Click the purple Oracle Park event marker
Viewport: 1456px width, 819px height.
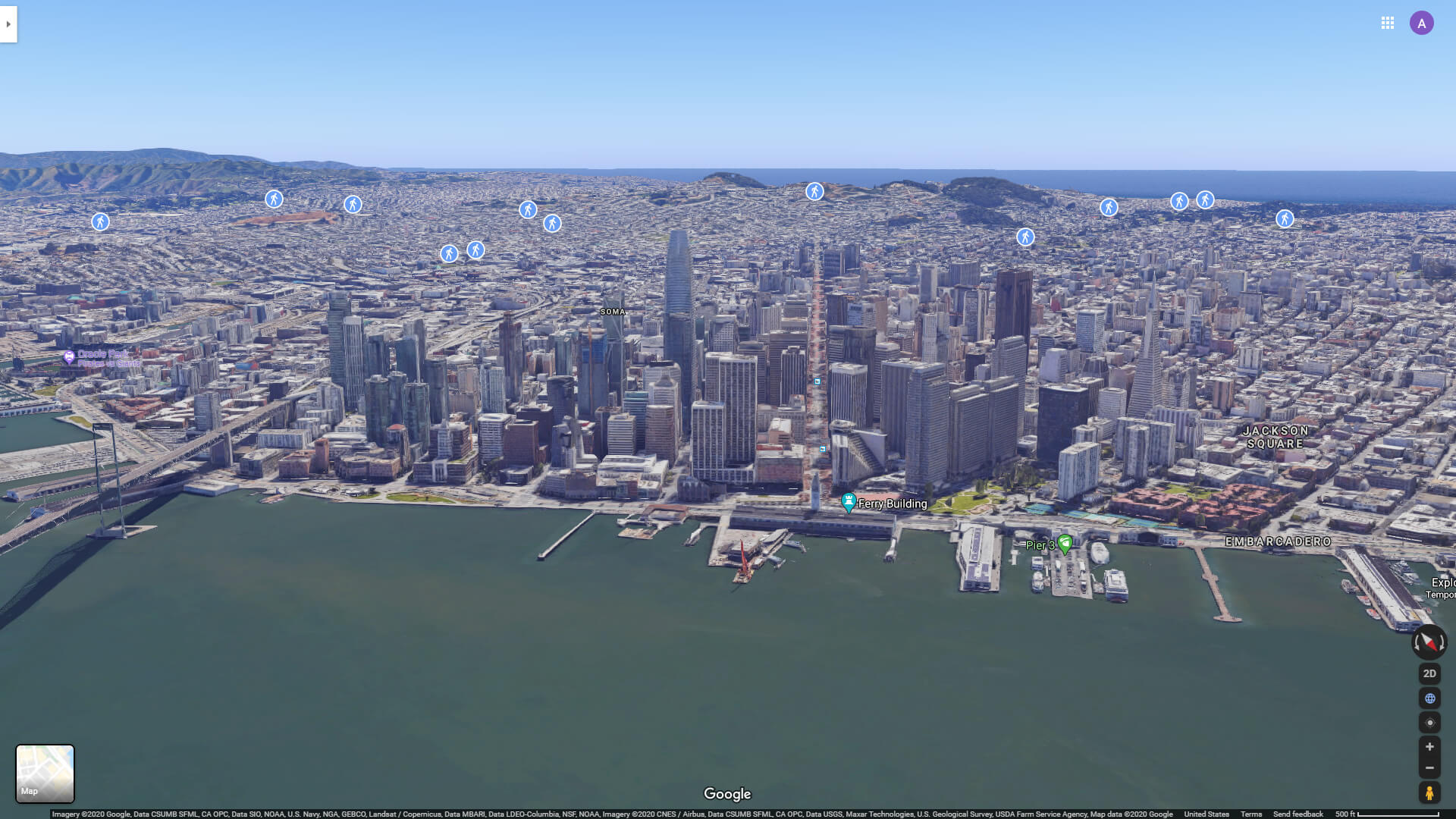pyautogui.click(x=70, y=356)
